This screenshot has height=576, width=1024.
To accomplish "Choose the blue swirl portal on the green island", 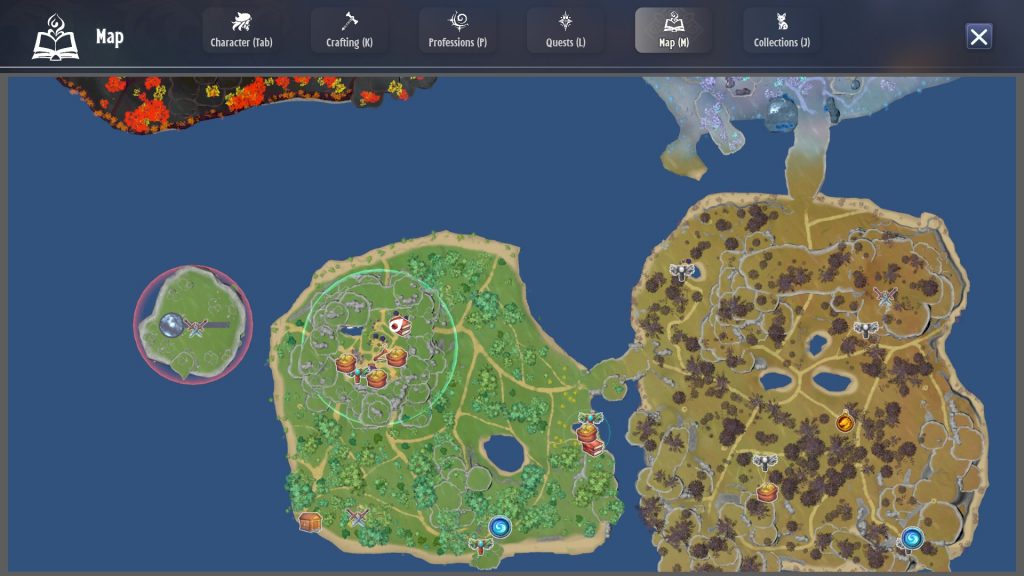I will pos(500,527).
